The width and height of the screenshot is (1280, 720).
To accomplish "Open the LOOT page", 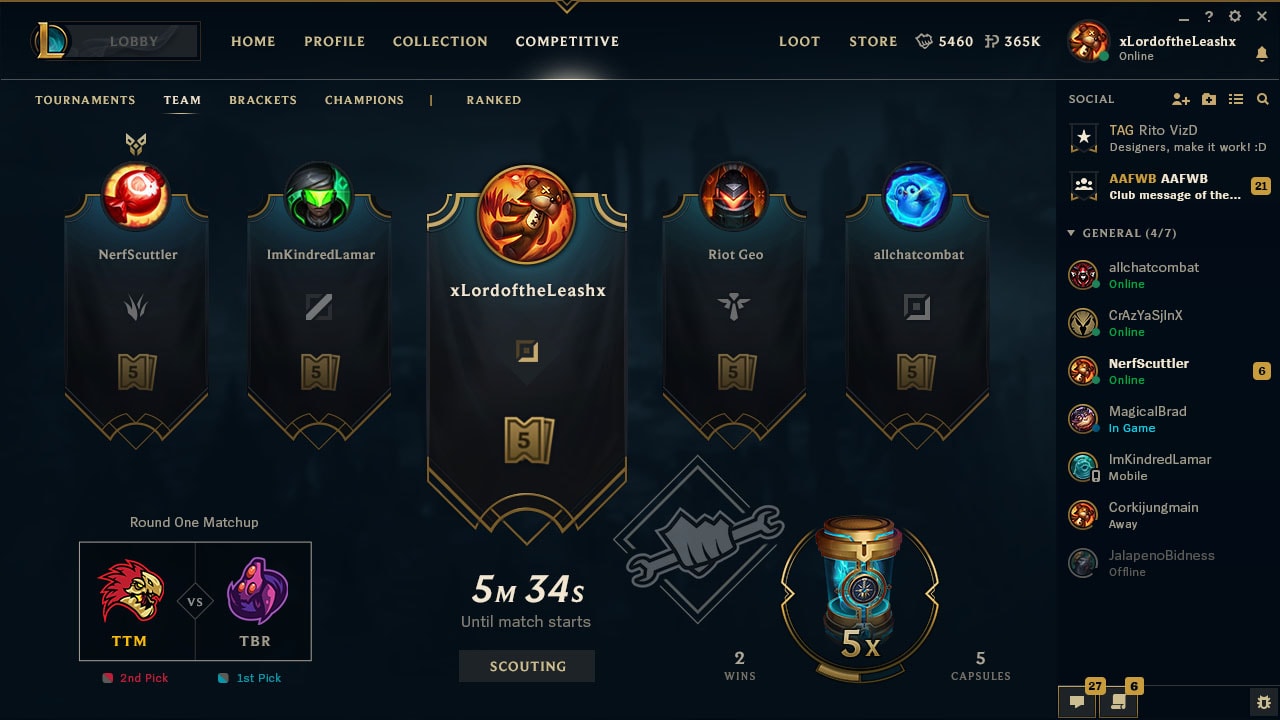I will click(799, 42).
